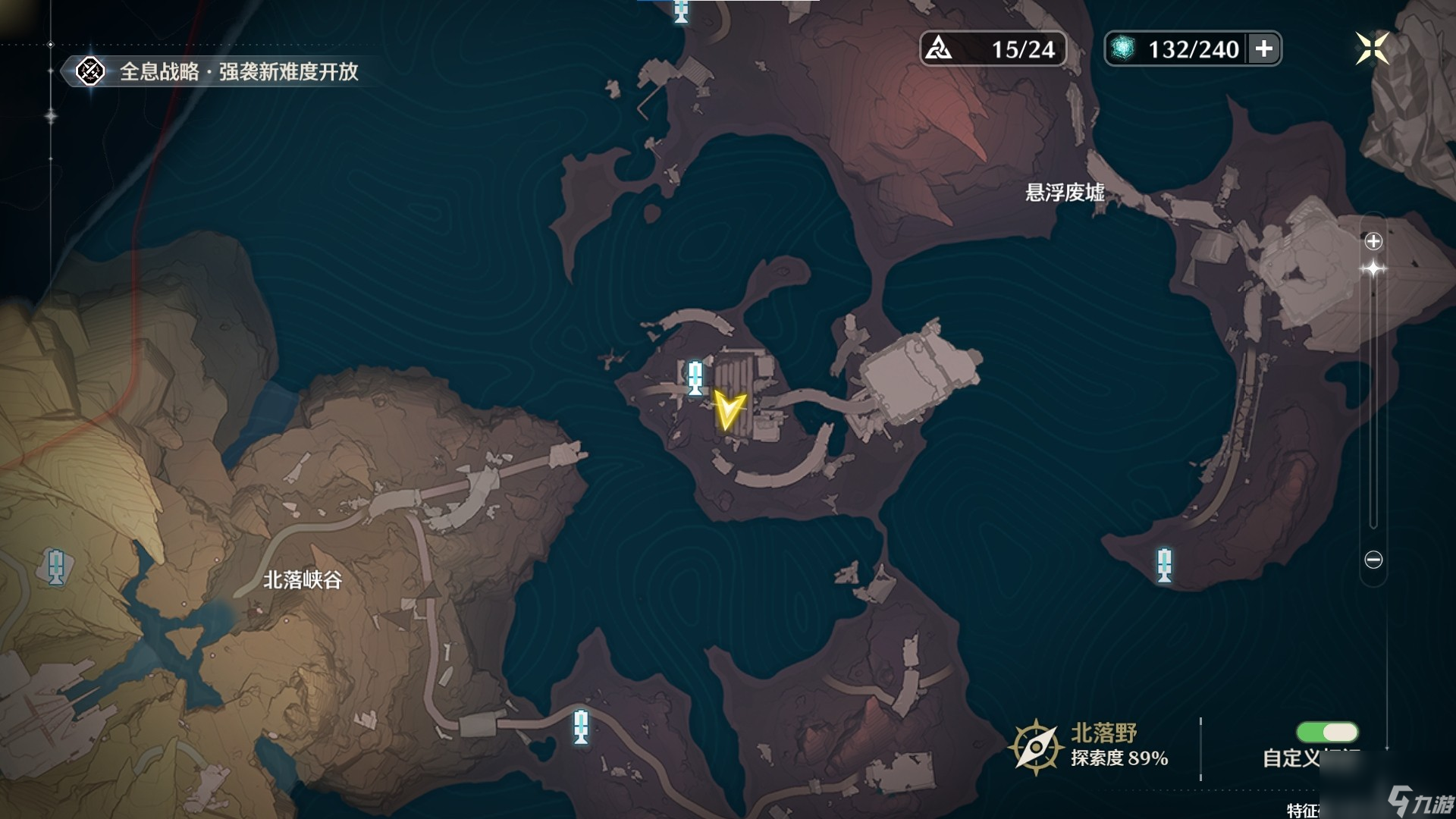Click the yellow player location arrow
This screenshot has width=1456, height=819.
(729, 410)
